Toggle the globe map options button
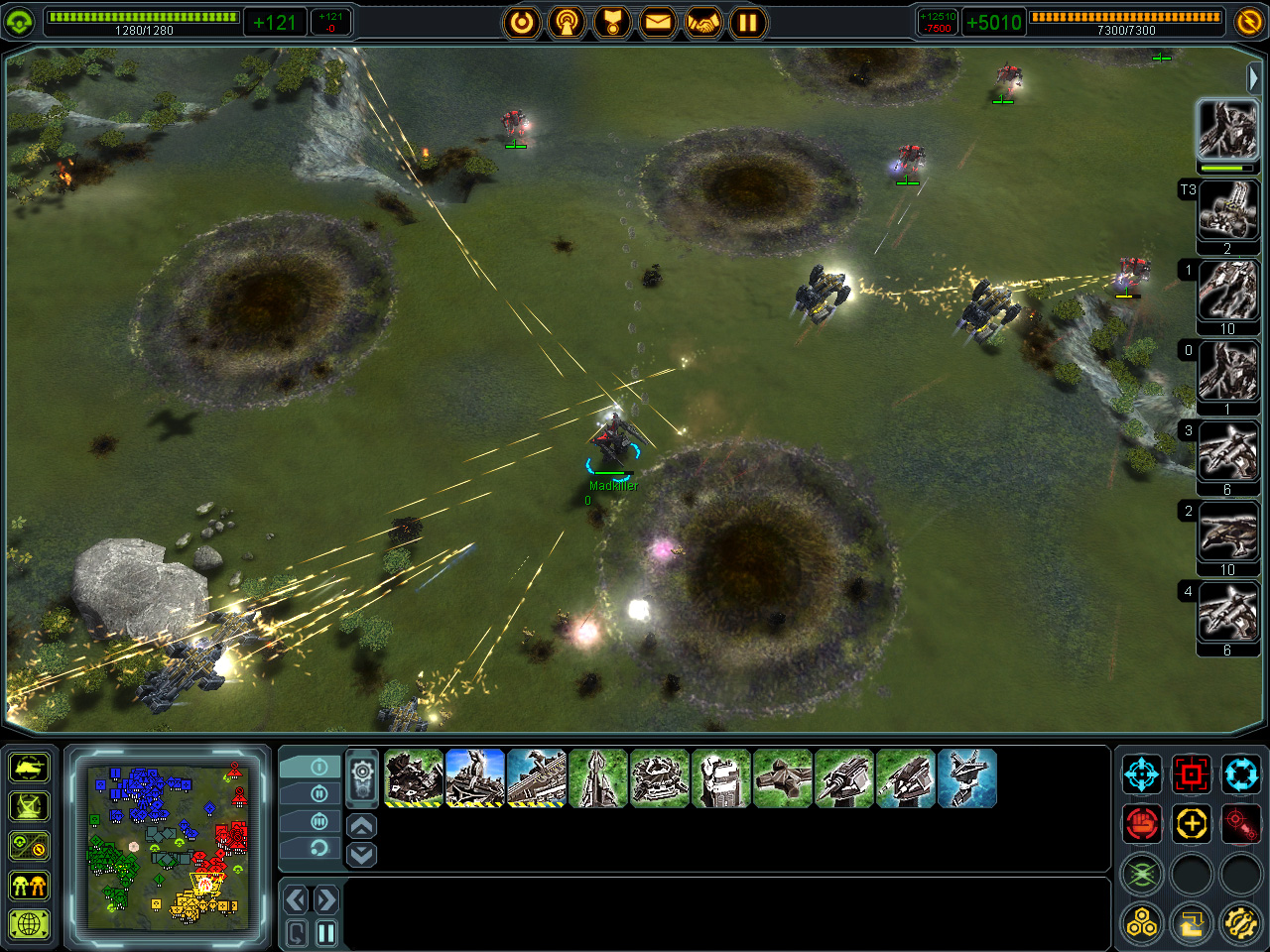 click(30, 924)
